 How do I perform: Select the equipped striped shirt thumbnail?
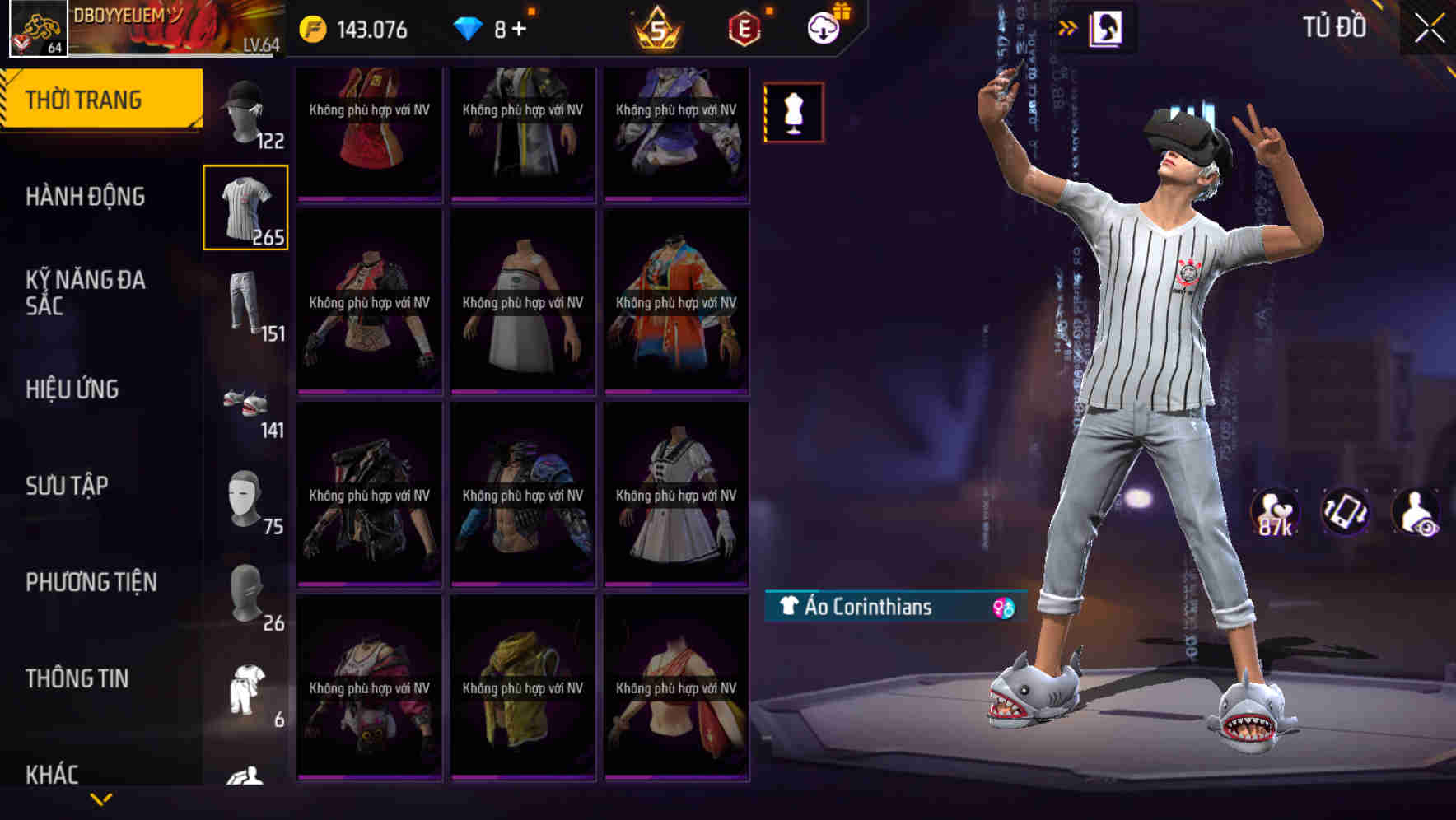[x=246, y=207]
